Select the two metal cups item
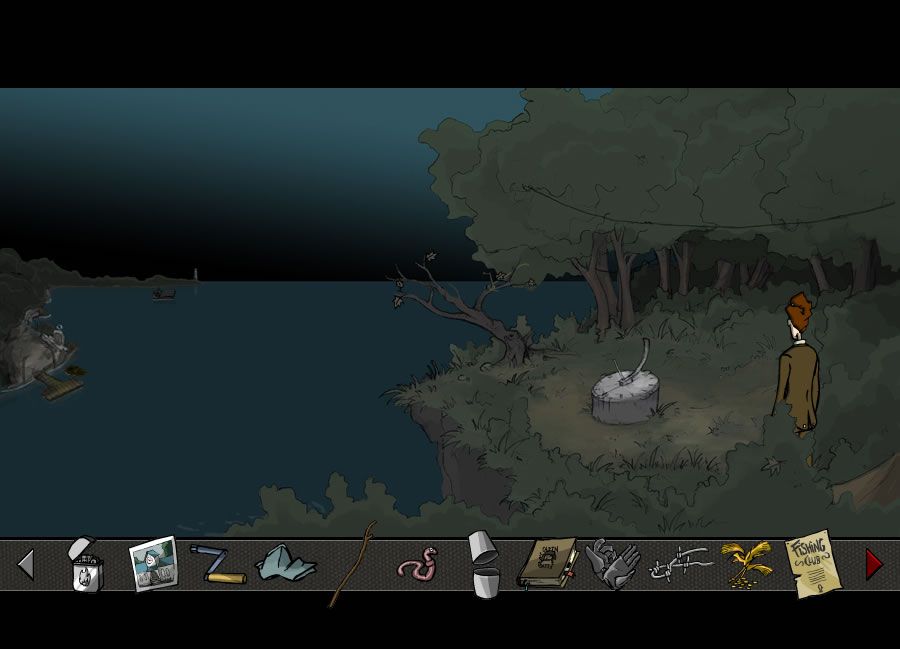Image resolution: width=900 pixels, height=649 pixels. click(x=484, y=564)
